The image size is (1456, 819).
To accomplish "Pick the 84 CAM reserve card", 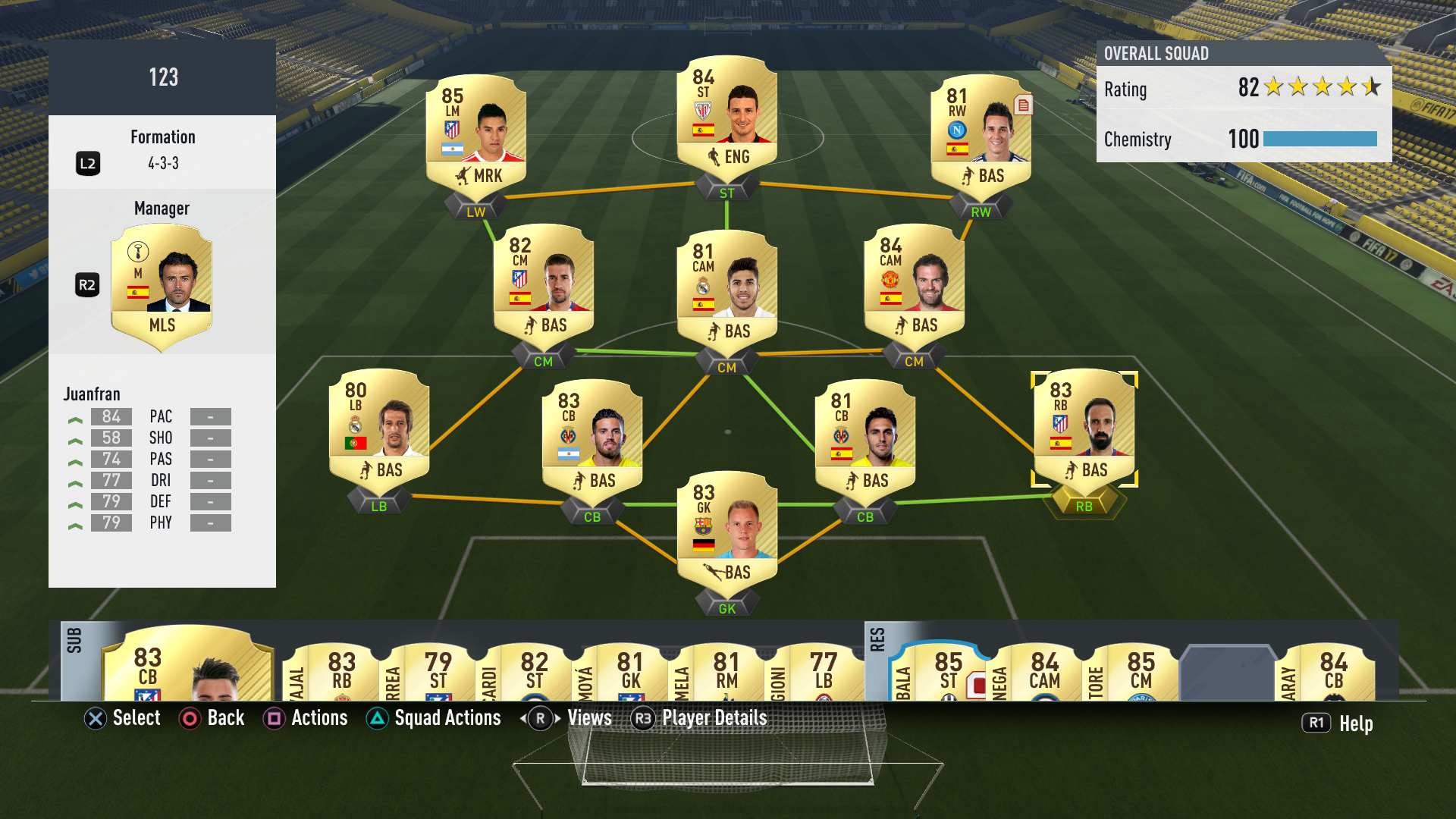I will coord(1043,672).
